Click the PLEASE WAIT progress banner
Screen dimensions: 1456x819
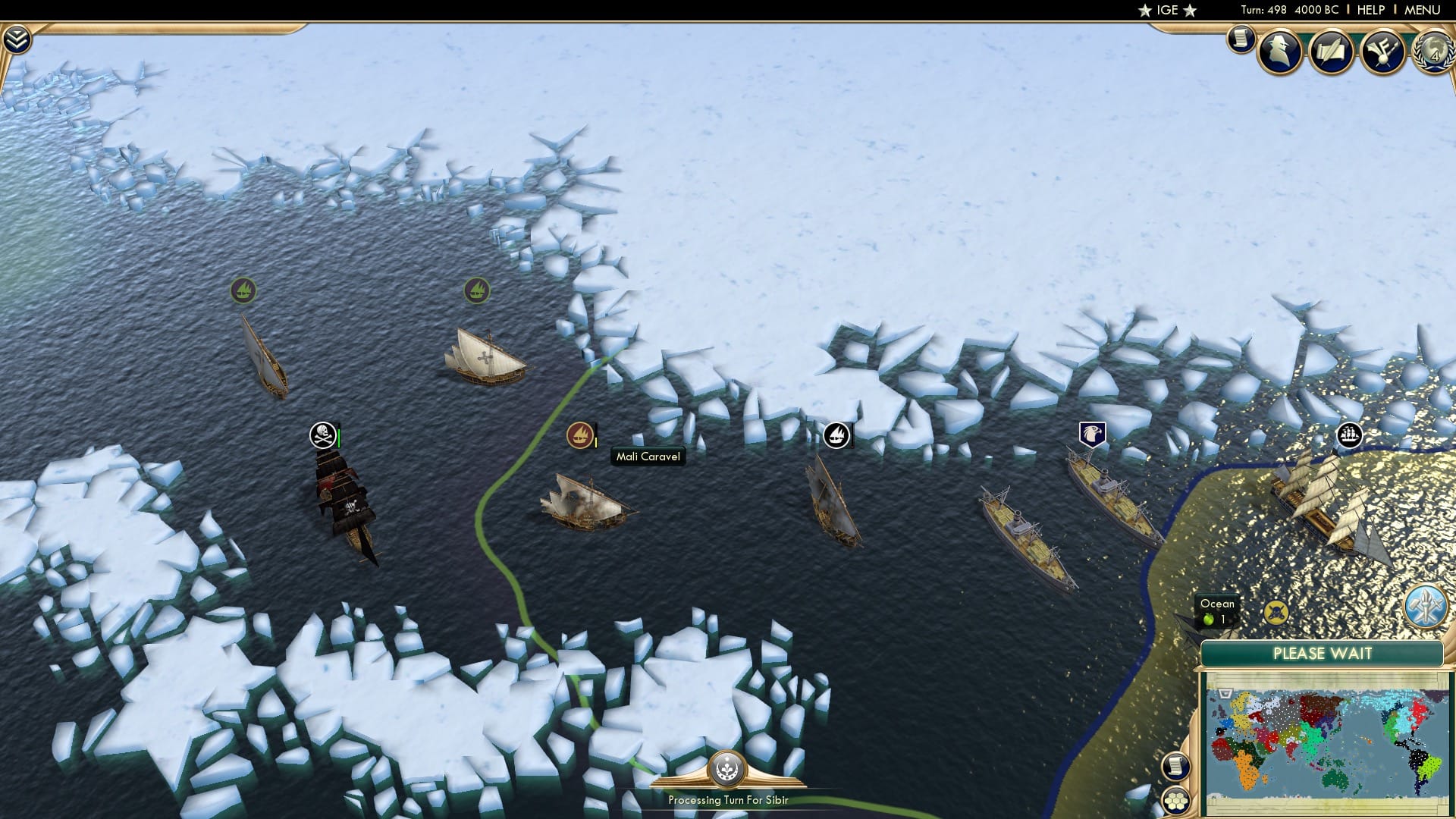pos(1323,653)
